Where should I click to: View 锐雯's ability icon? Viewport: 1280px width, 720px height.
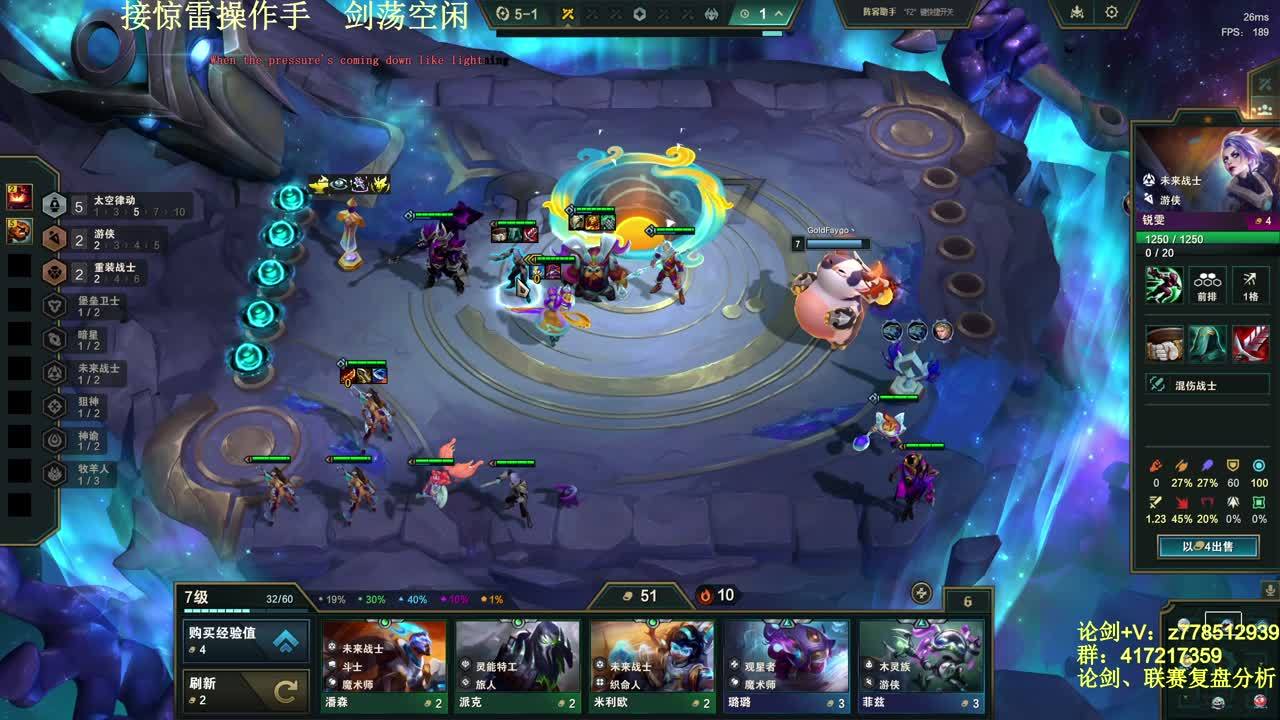coord(1163,285)
